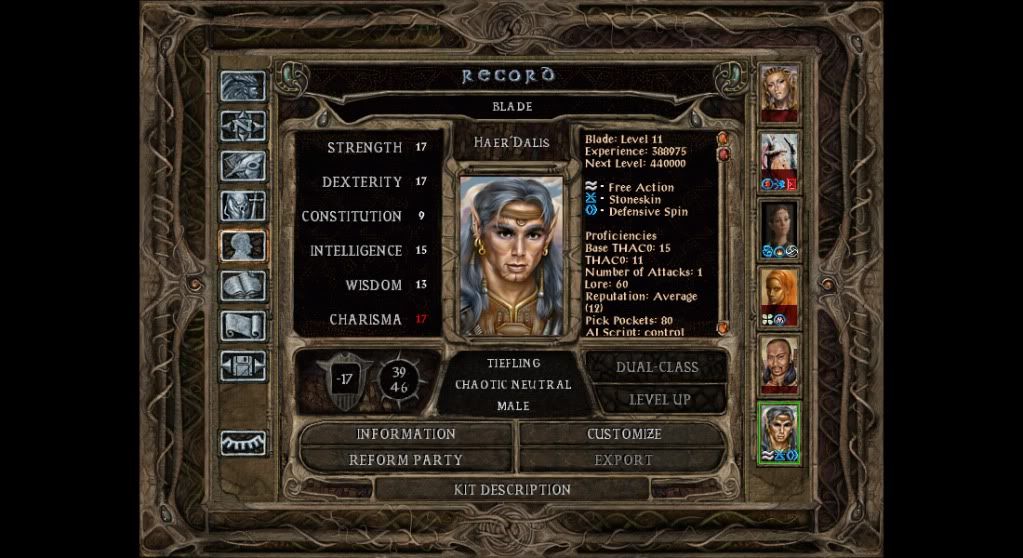
Task: Open the options floppy disk icon
Action: (x=243, y=366)
